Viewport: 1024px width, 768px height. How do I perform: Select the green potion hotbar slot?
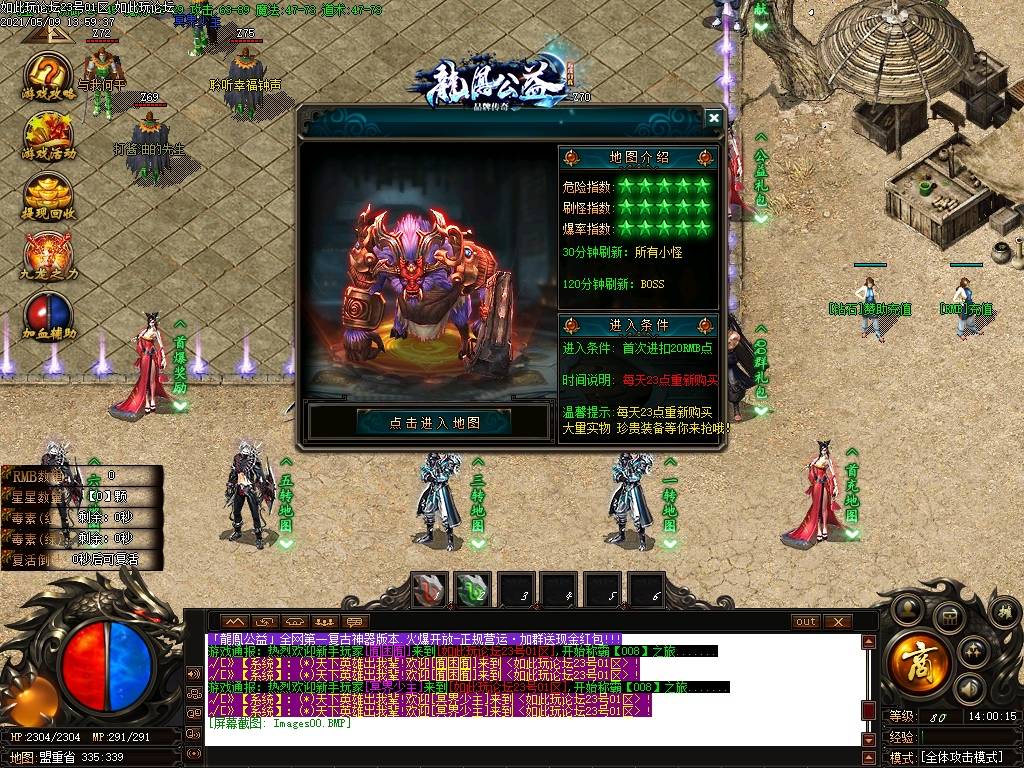472,590
